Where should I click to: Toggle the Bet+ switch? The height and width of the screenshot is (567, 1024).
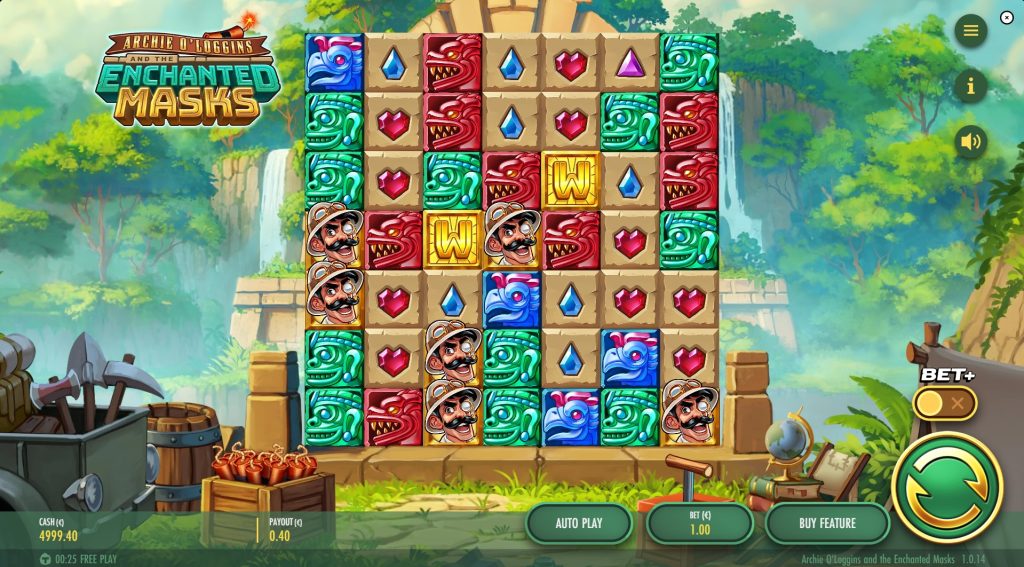click(944, 403)
